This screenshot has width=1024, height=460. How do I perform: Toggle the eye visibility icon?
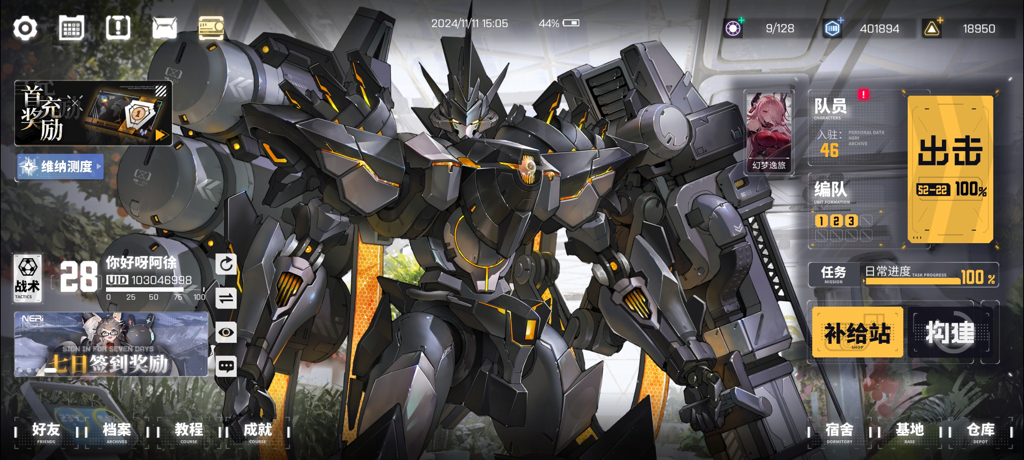(x=226, y=332)
